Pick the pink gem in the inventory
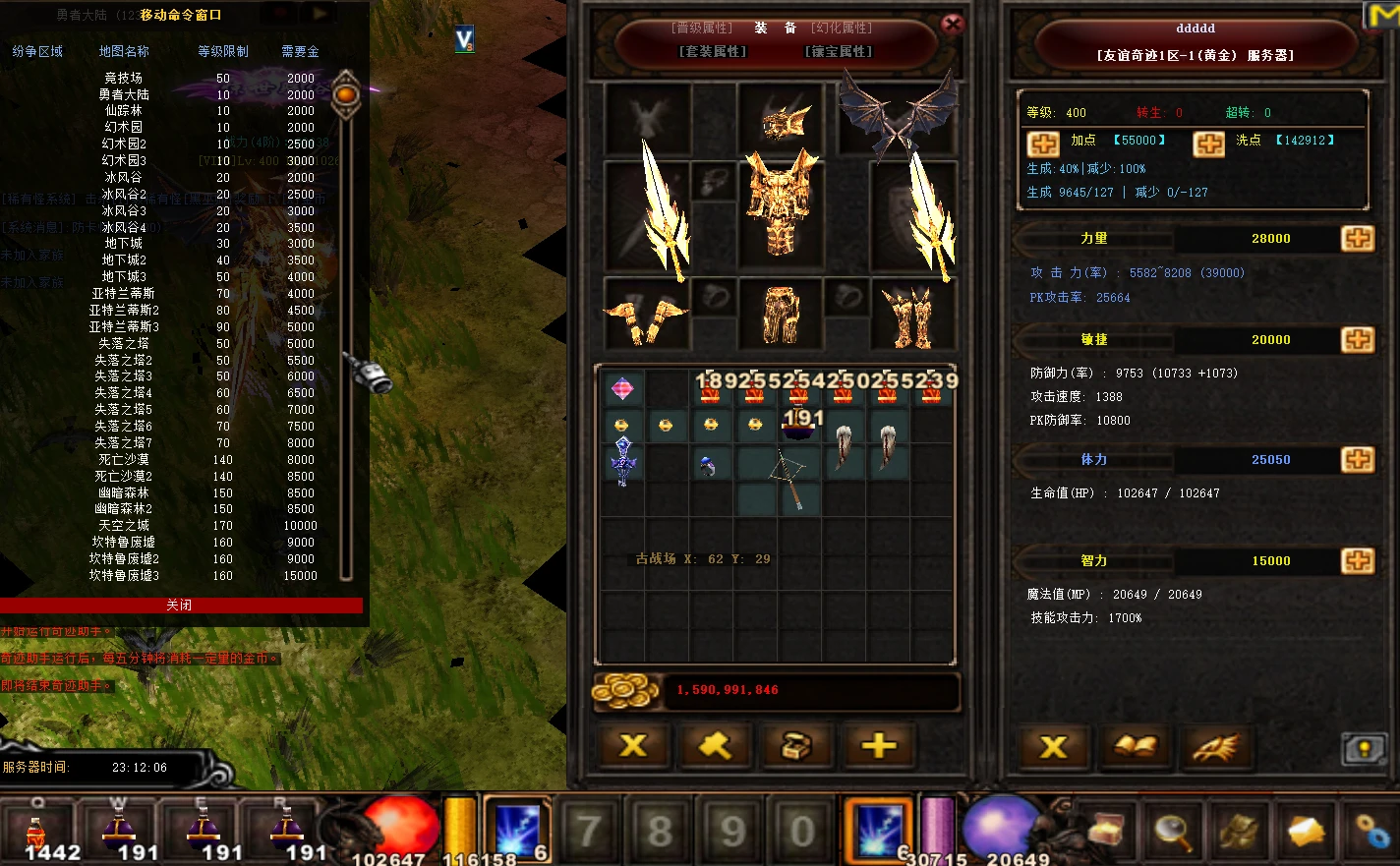Viewport: 1400px width, 866px height. click(x=622, y=389)
